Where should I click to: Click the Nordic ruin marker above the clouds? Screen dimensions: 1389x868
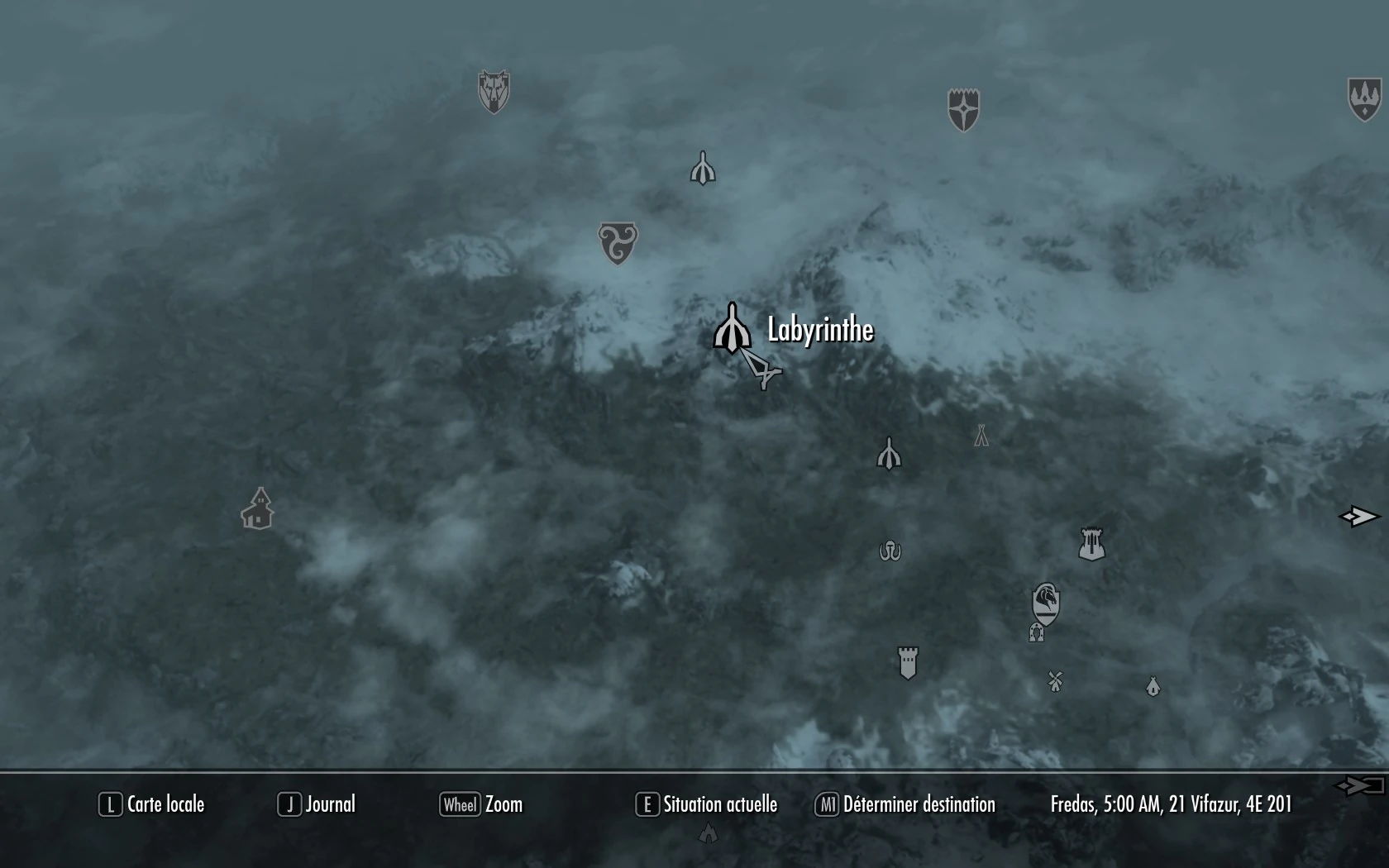click(703, 169)
